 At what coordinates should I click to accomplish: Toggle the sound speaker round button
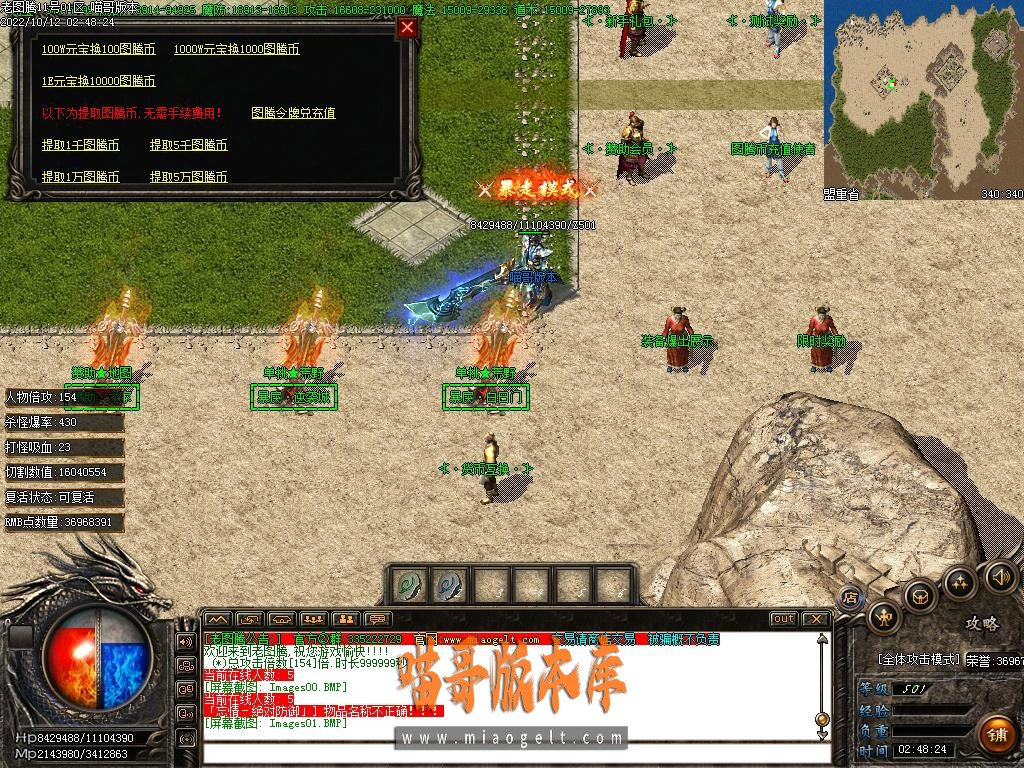1001,576
